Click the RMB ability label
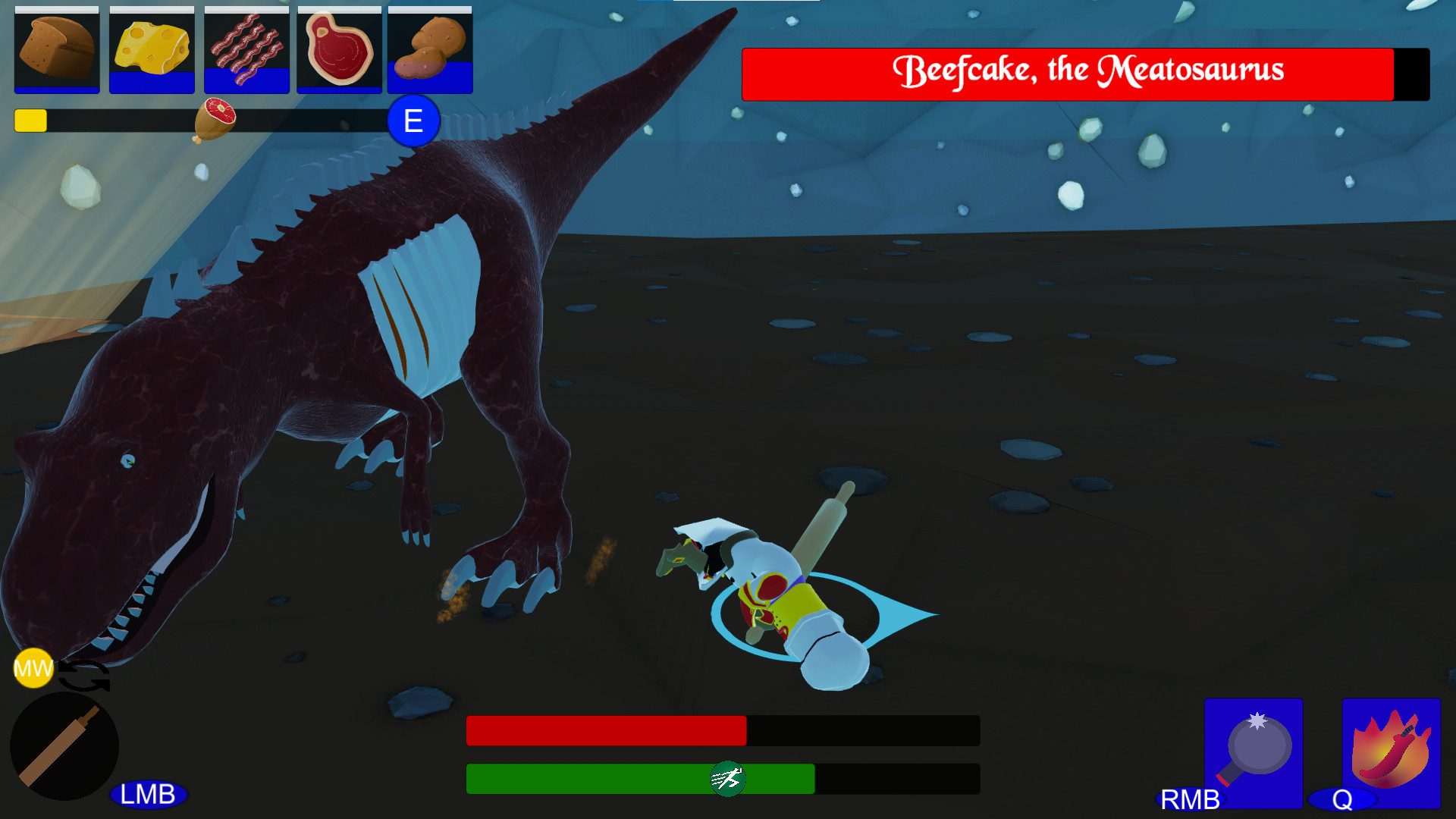This screenshot has width=1456, height=819. pos(1189,800)
